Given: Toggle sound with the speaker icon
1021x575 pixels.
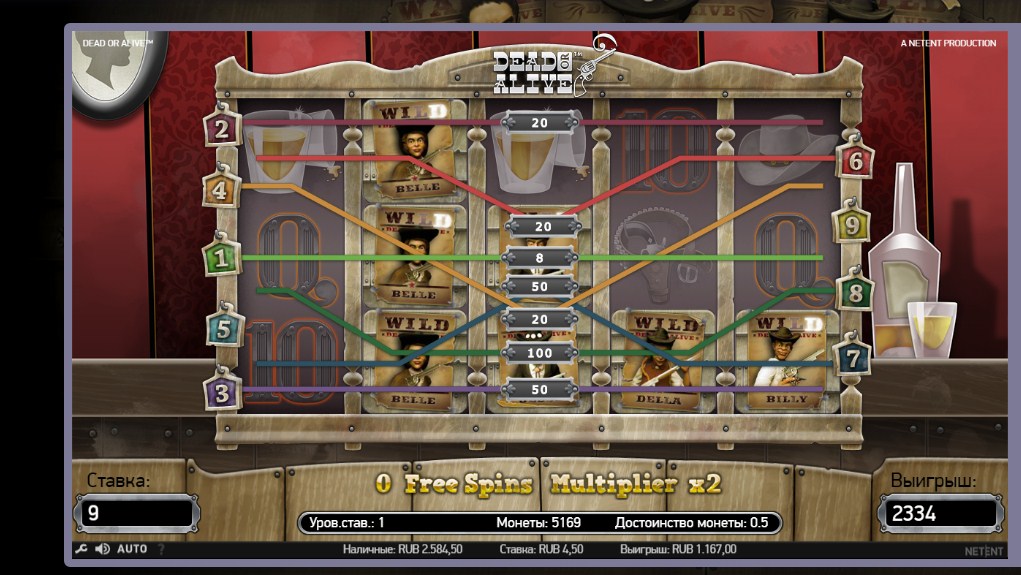Looking at the screenshot, I should click(102, 549).
